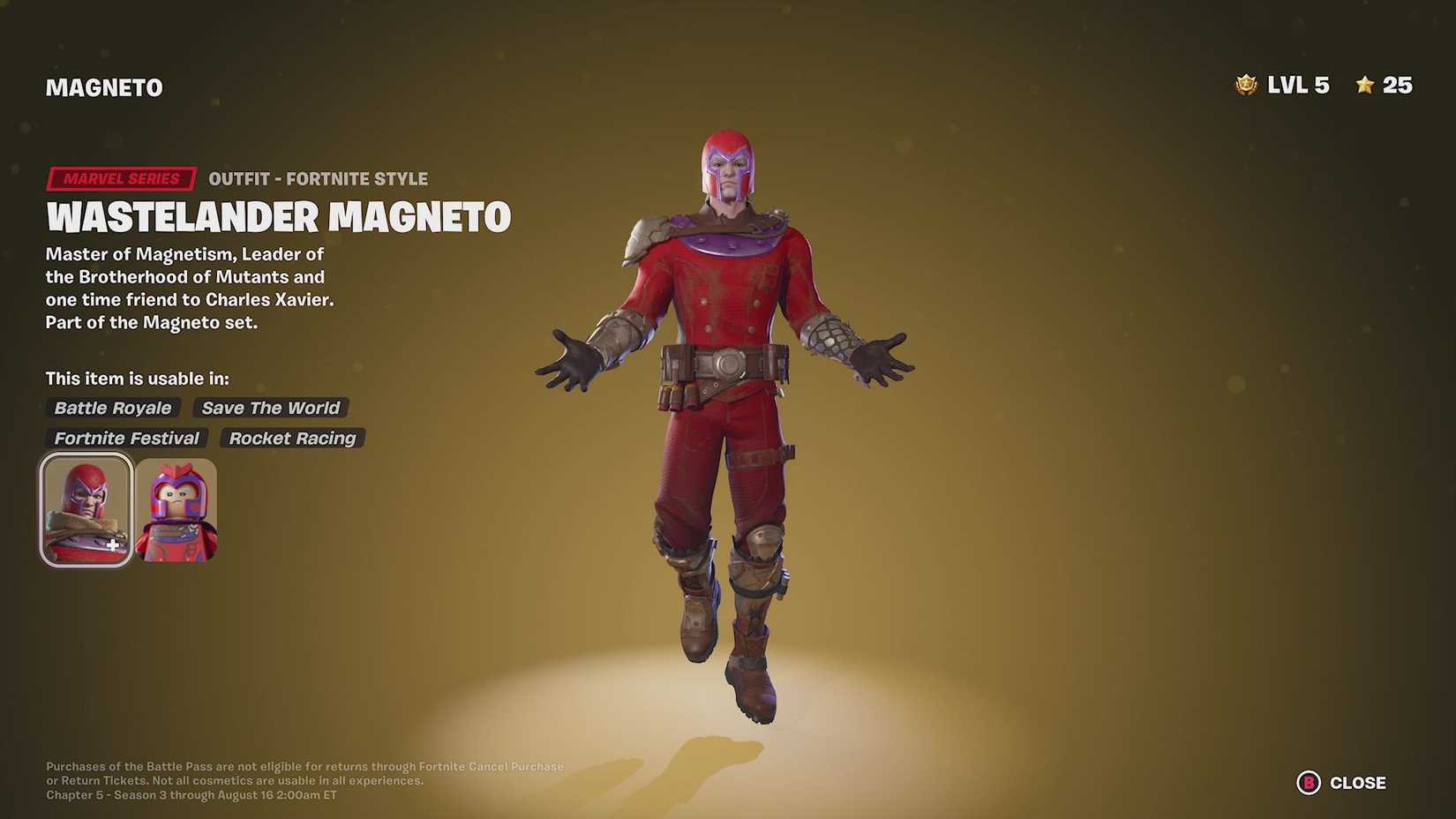Select the MAGNETO header tab
Viewport: 1456px width, 819px height.
[x=103, y=86]
